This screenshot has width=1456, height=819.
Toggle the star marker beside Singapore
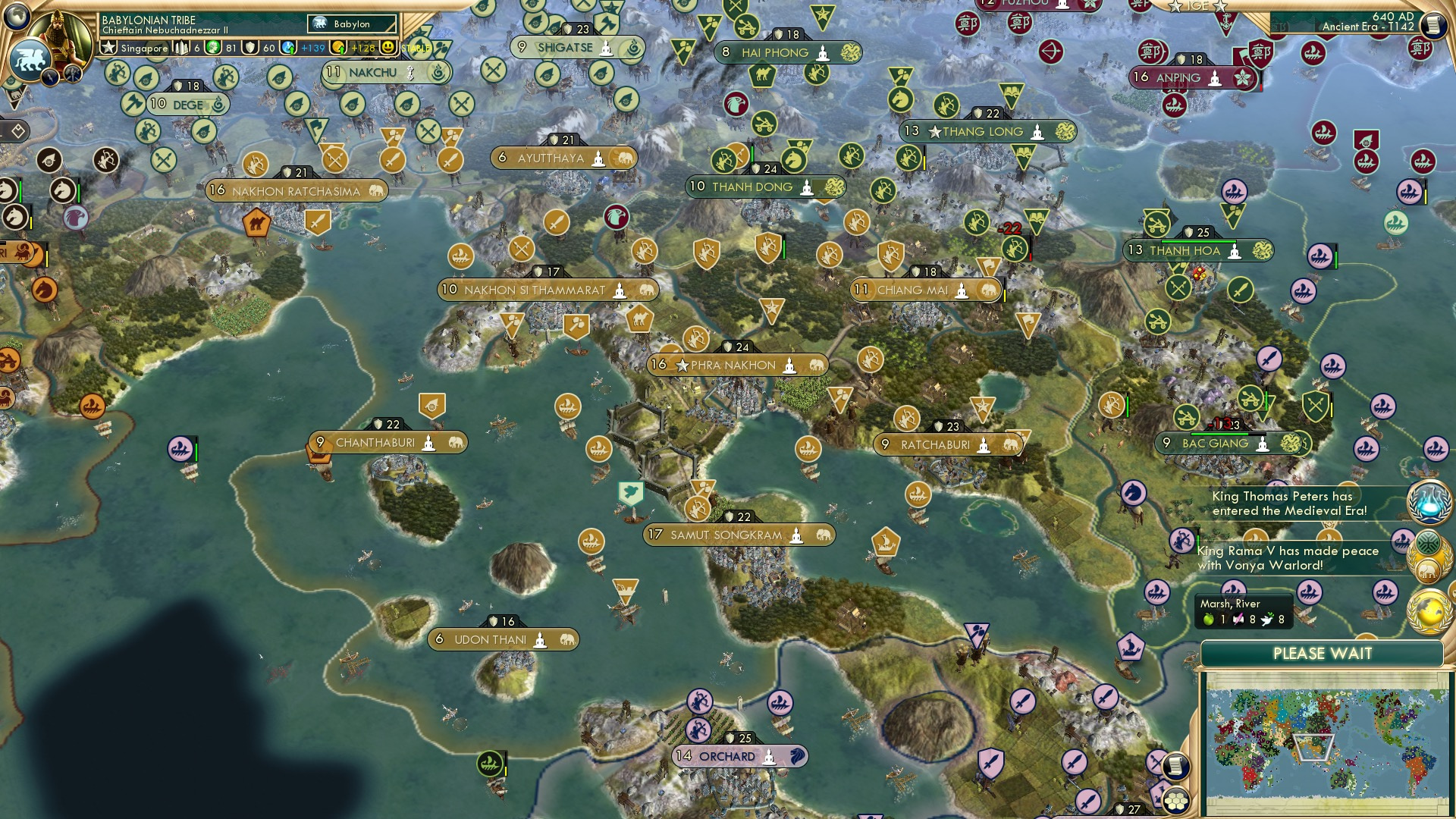[107, 47]
